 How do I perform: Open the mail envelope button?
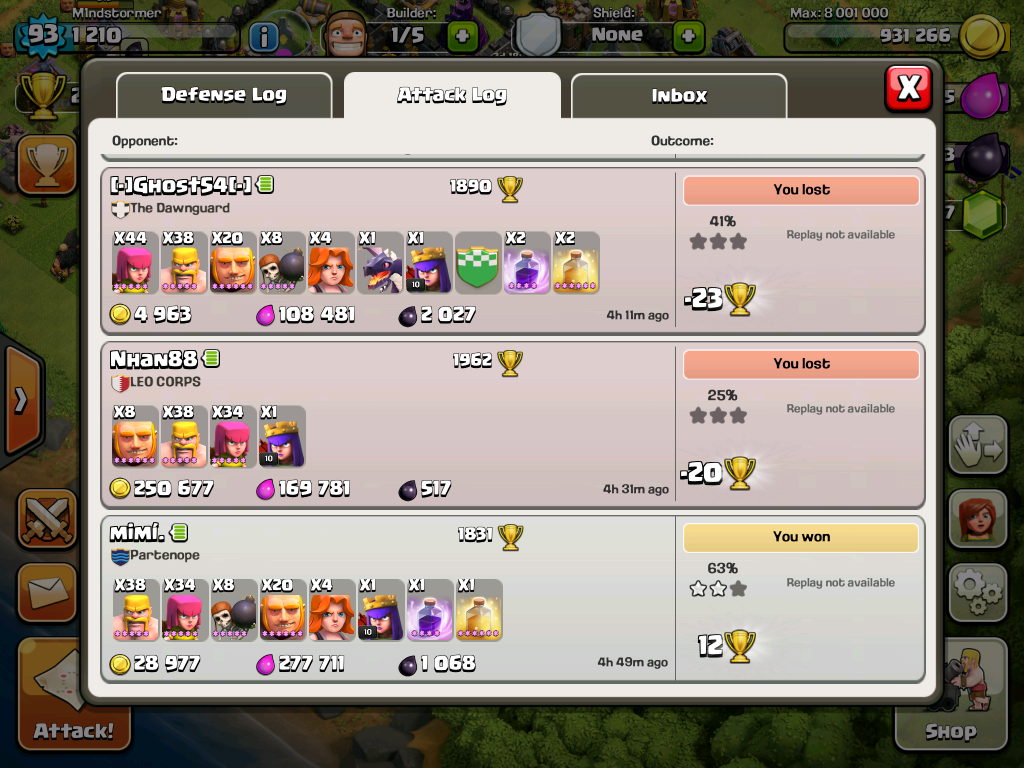point(46,592)
